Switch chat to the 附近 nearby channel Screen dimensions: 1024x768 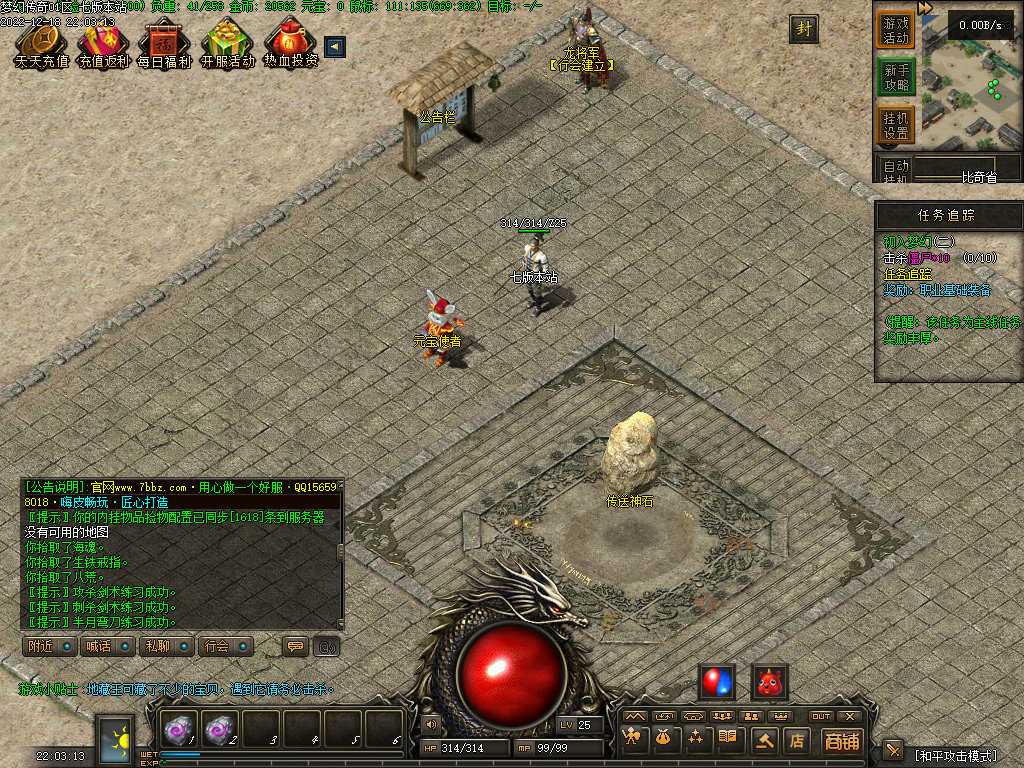(x=49, y=646)
